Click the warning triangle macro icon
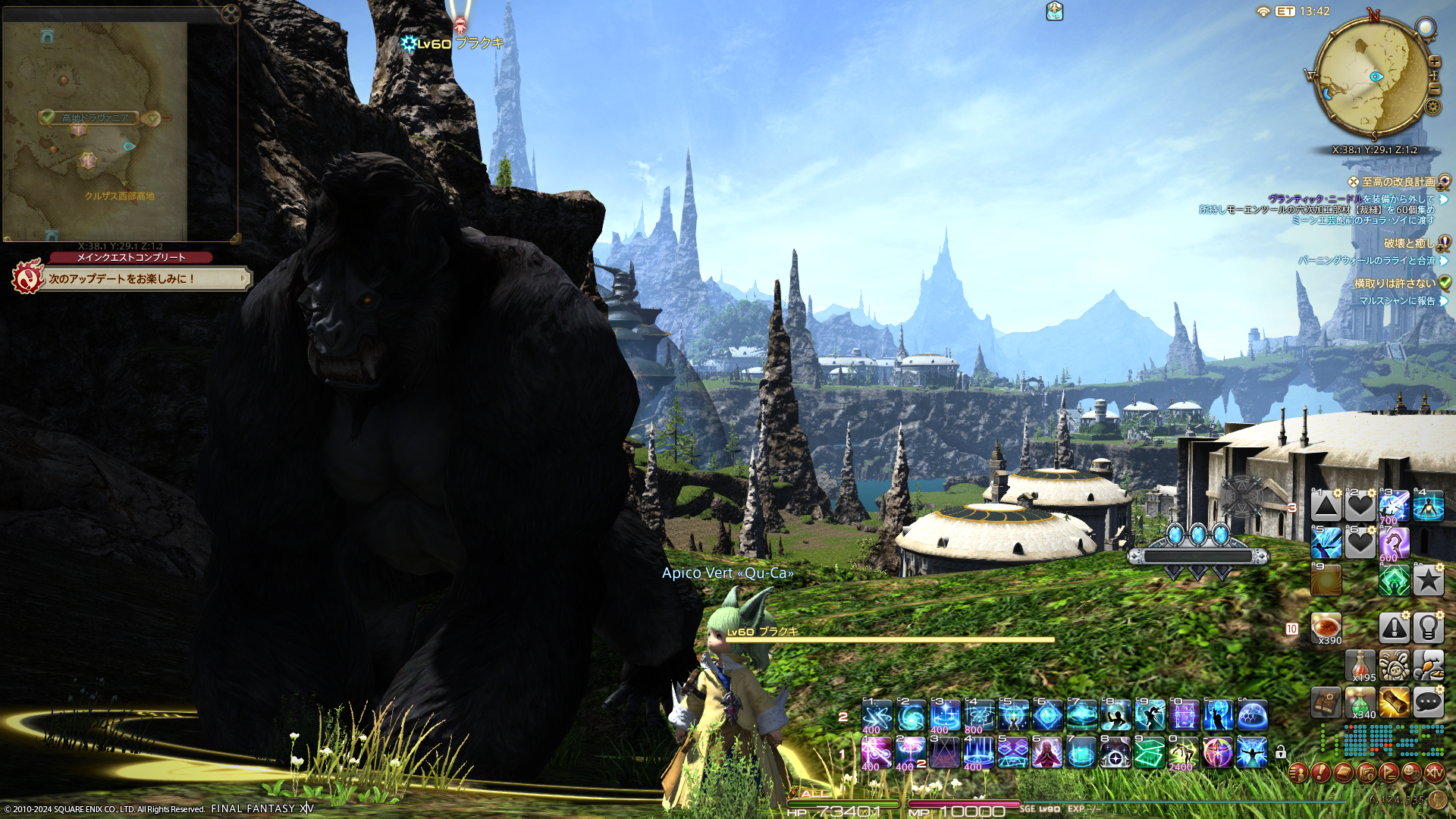Screen dimensions: 1456x819 [x=1394, y=627]
